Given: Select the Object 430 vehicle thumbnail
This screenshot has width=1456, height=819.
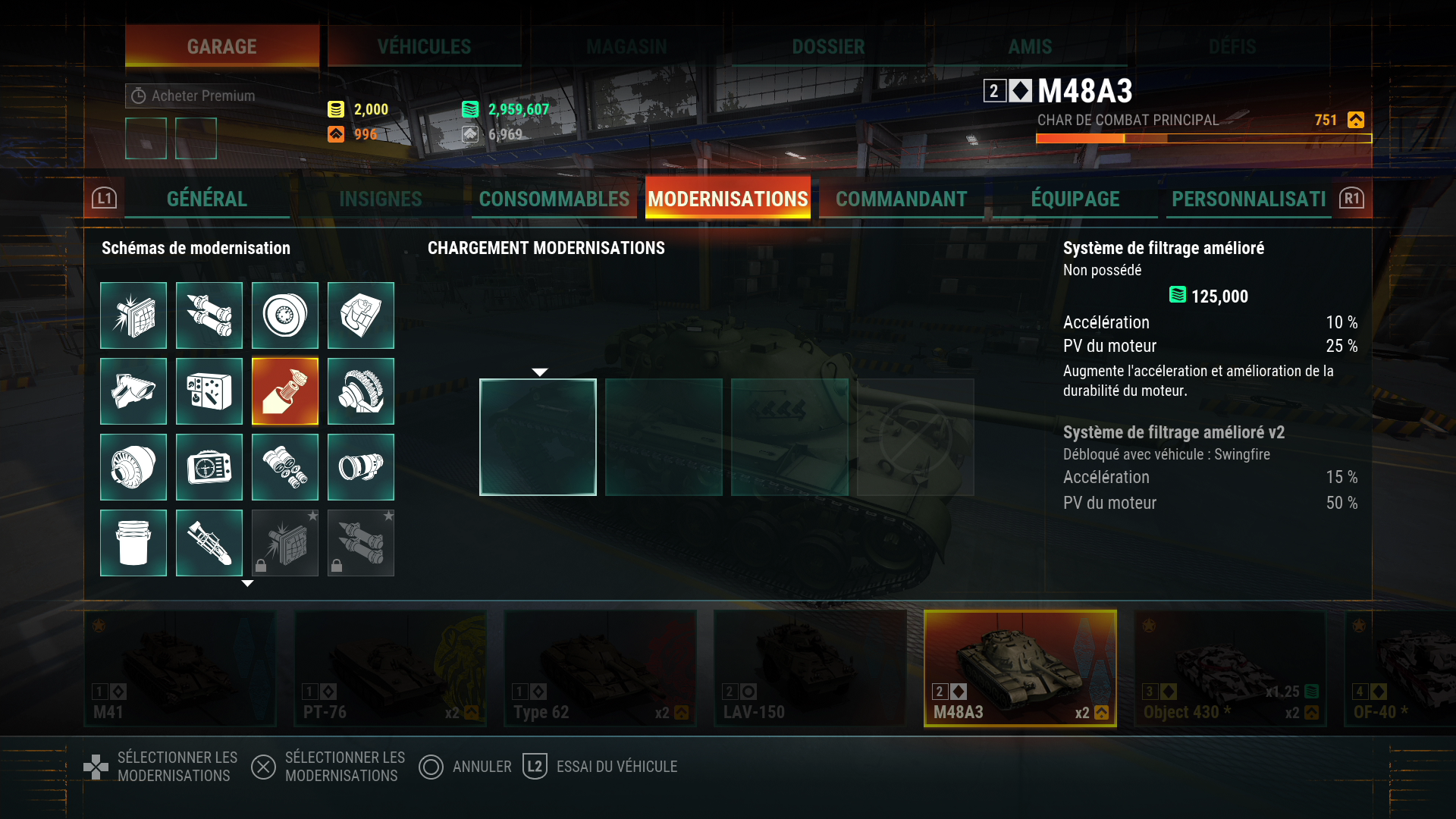Looking at the screenshot, I should coord(1229,668).
